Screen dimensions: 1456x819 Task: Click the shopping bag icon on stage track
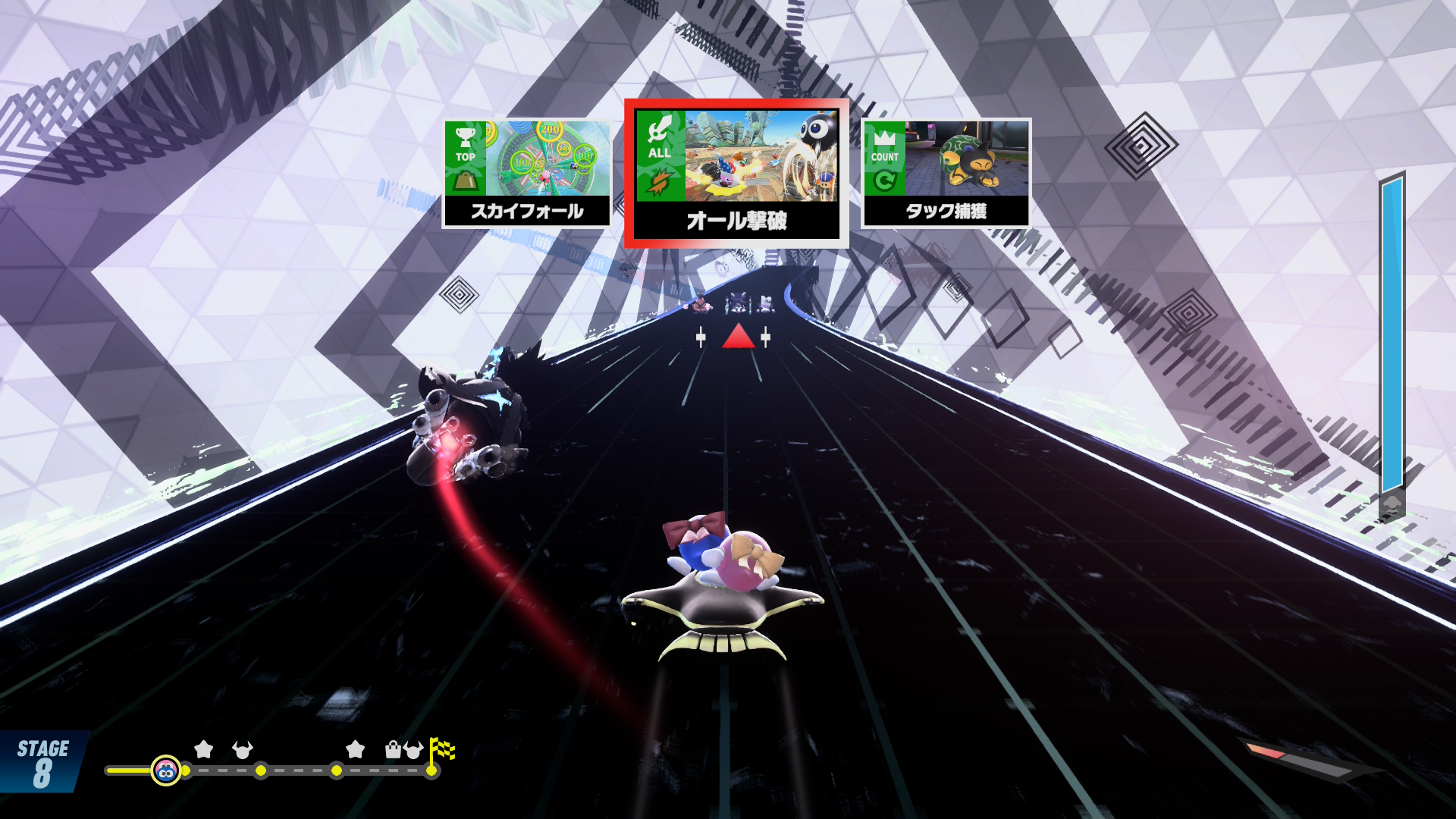[393, 750]
